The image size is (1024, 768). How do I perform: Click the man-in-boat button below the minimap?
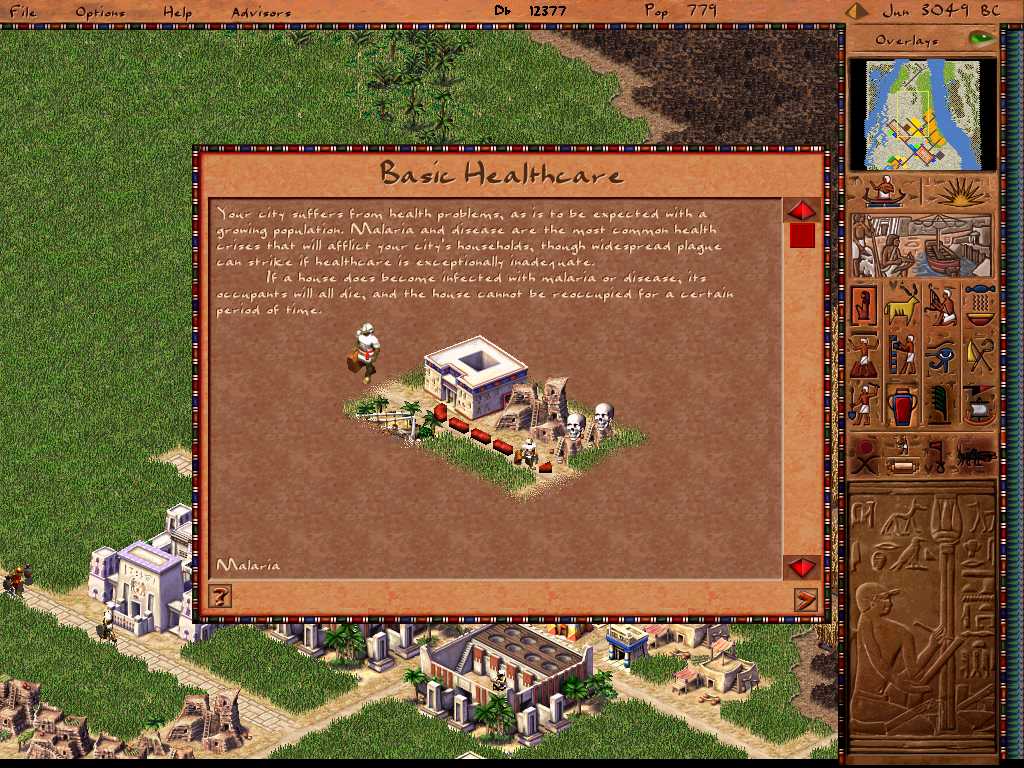pyautogui.click(x=884, y=191)
